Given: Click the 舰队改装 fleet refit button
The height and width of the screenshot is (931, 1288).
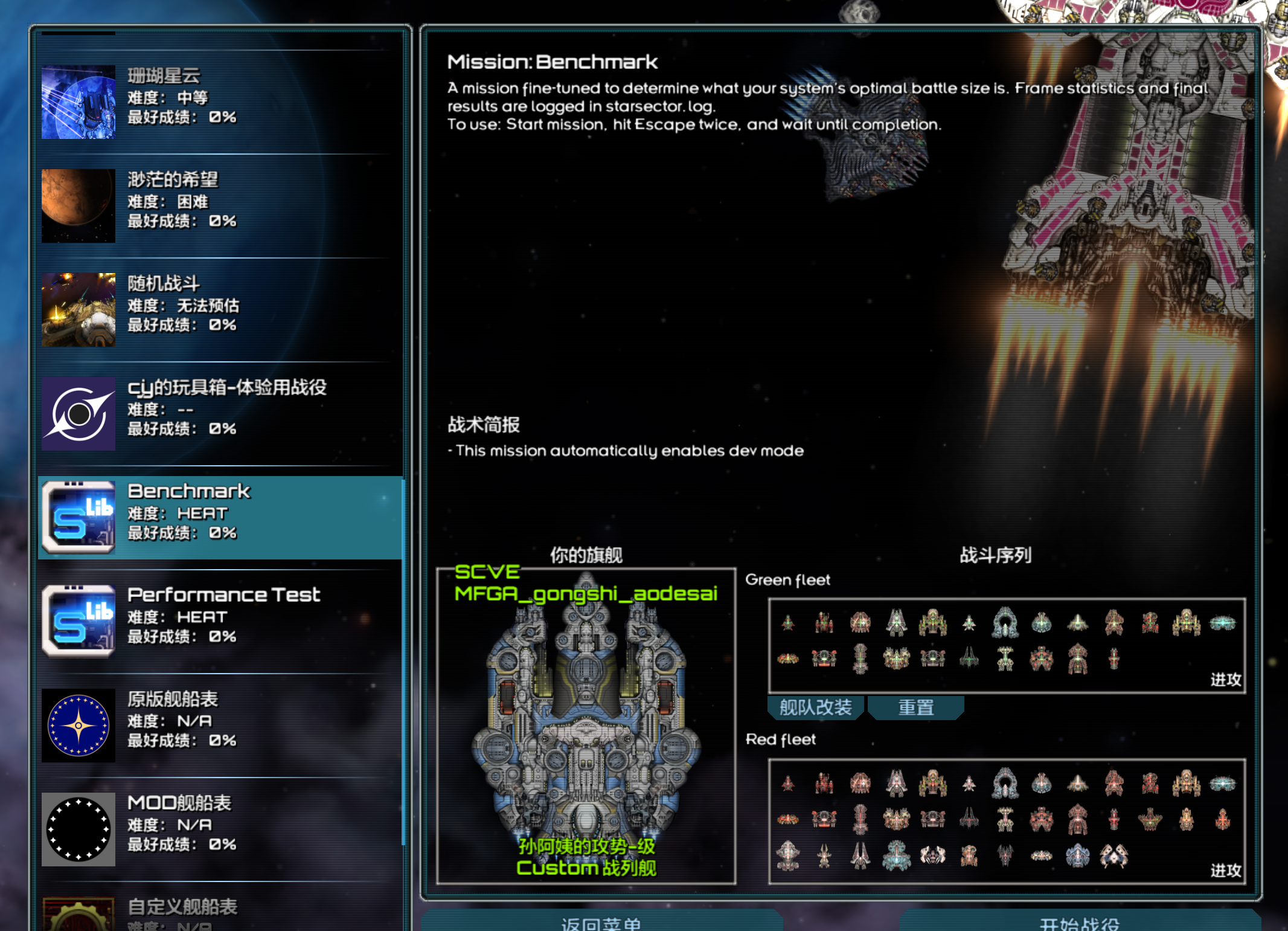Looking at the screenshot, I should coord(815,707).
